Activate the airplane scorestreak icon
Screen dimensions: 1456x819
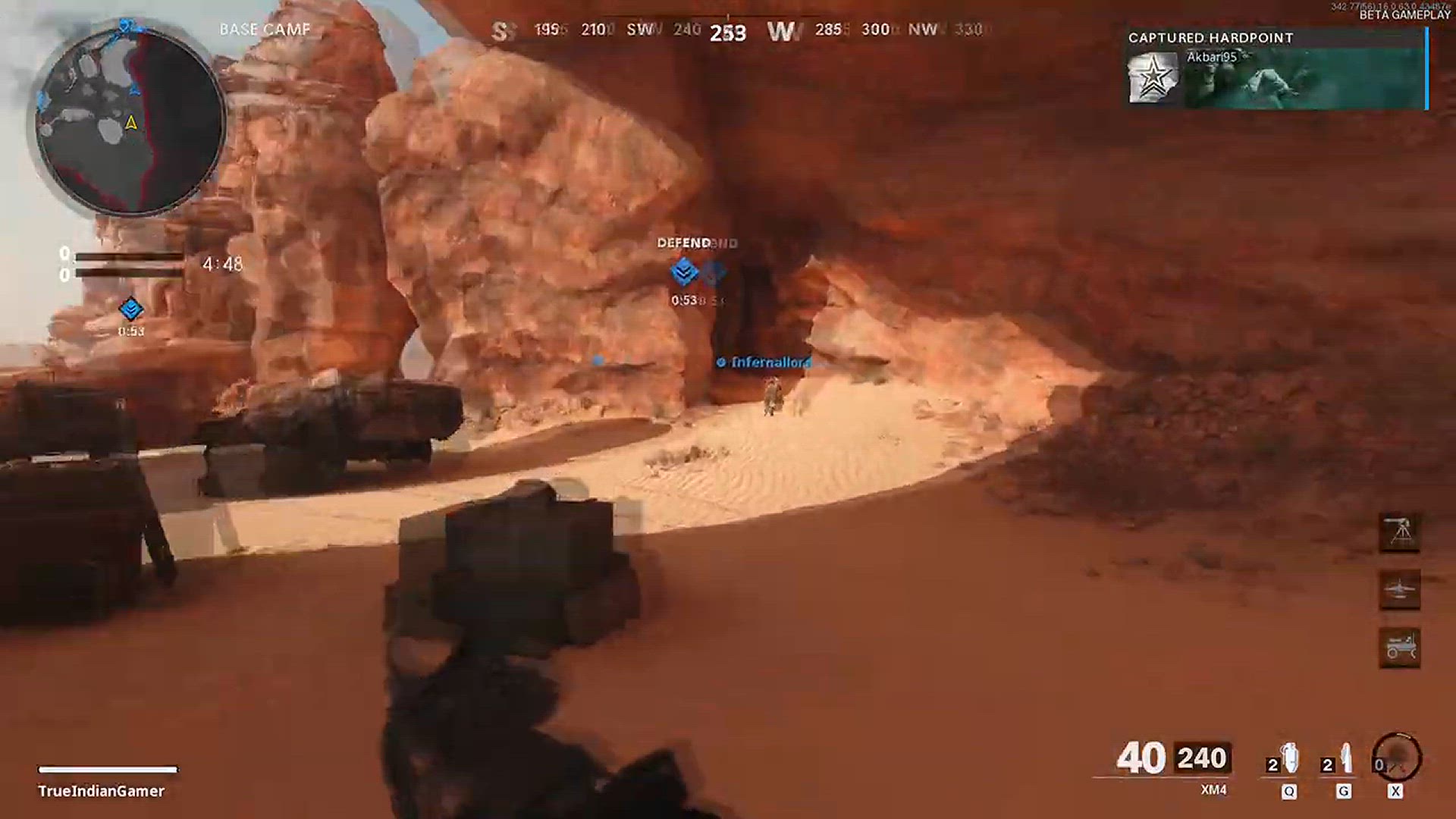(1400, 590)
